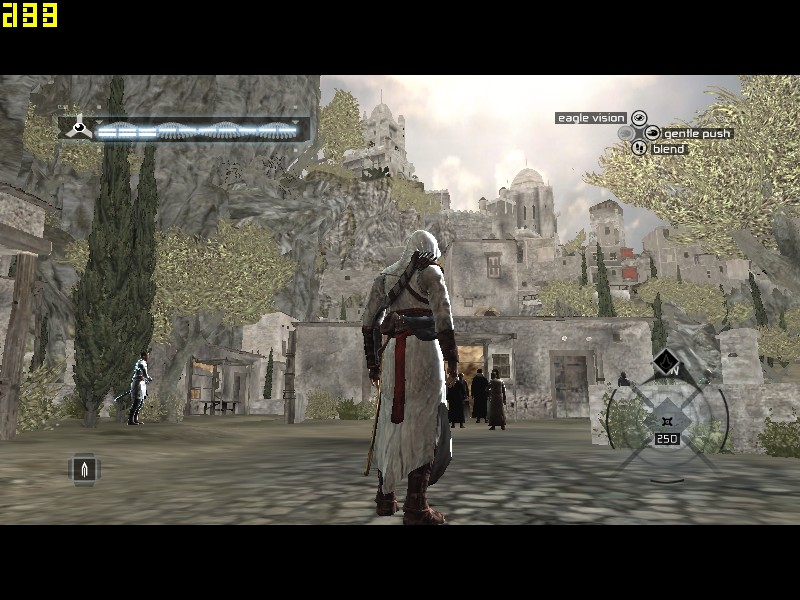Open the circular minimap
The image size is (800, 600).
667,417
